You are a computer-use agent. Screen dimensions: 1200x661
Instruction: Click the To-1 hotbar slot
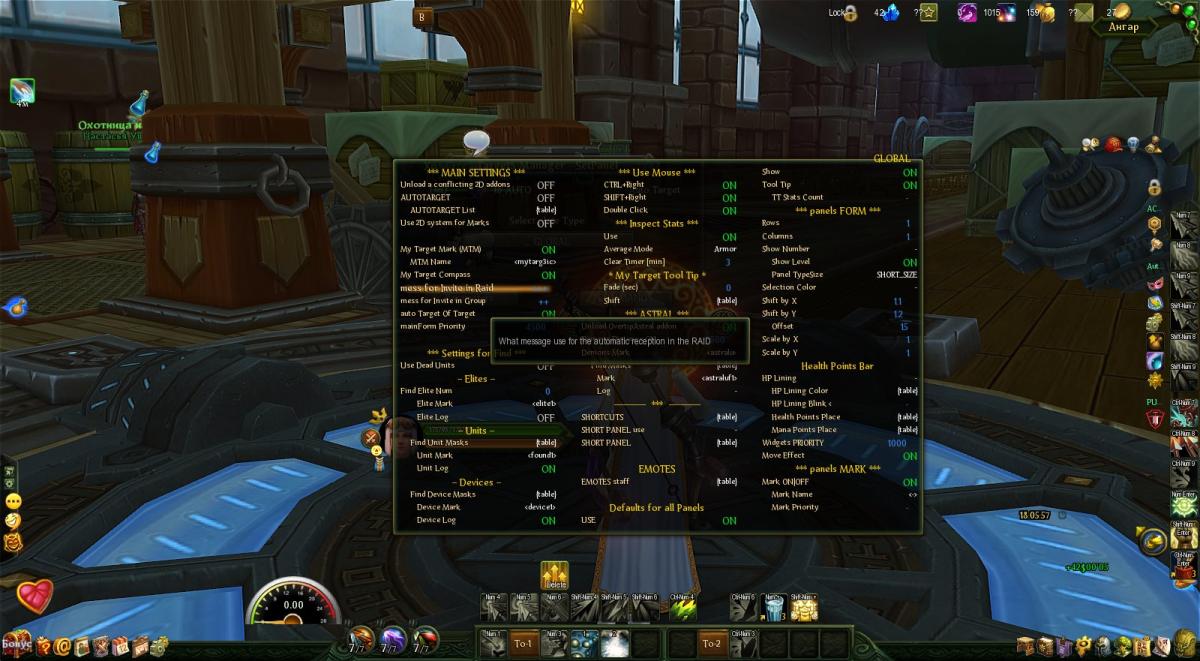point(524,644)
